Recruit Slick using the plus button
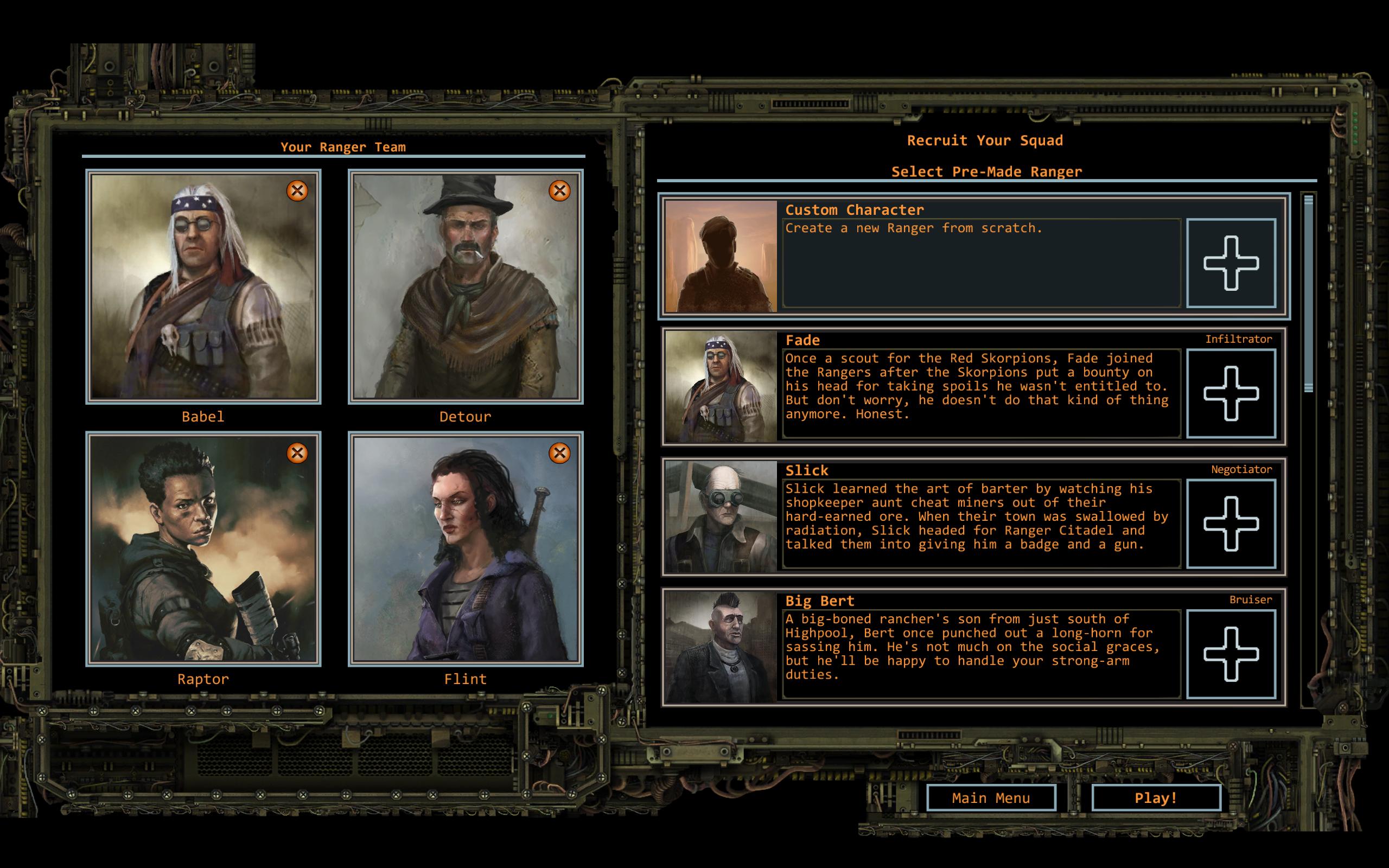 pos(1231,524)
